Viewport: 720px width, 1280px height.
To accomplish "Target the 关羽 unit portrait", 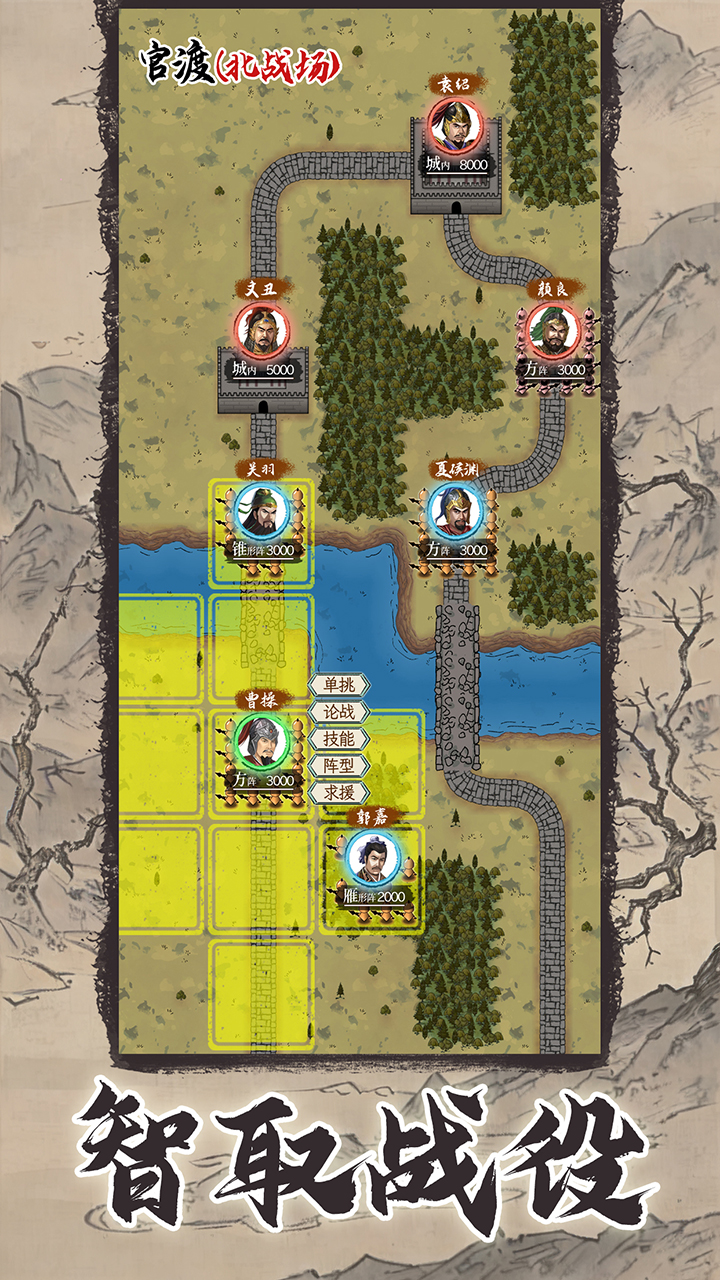I will click(261, 511).
